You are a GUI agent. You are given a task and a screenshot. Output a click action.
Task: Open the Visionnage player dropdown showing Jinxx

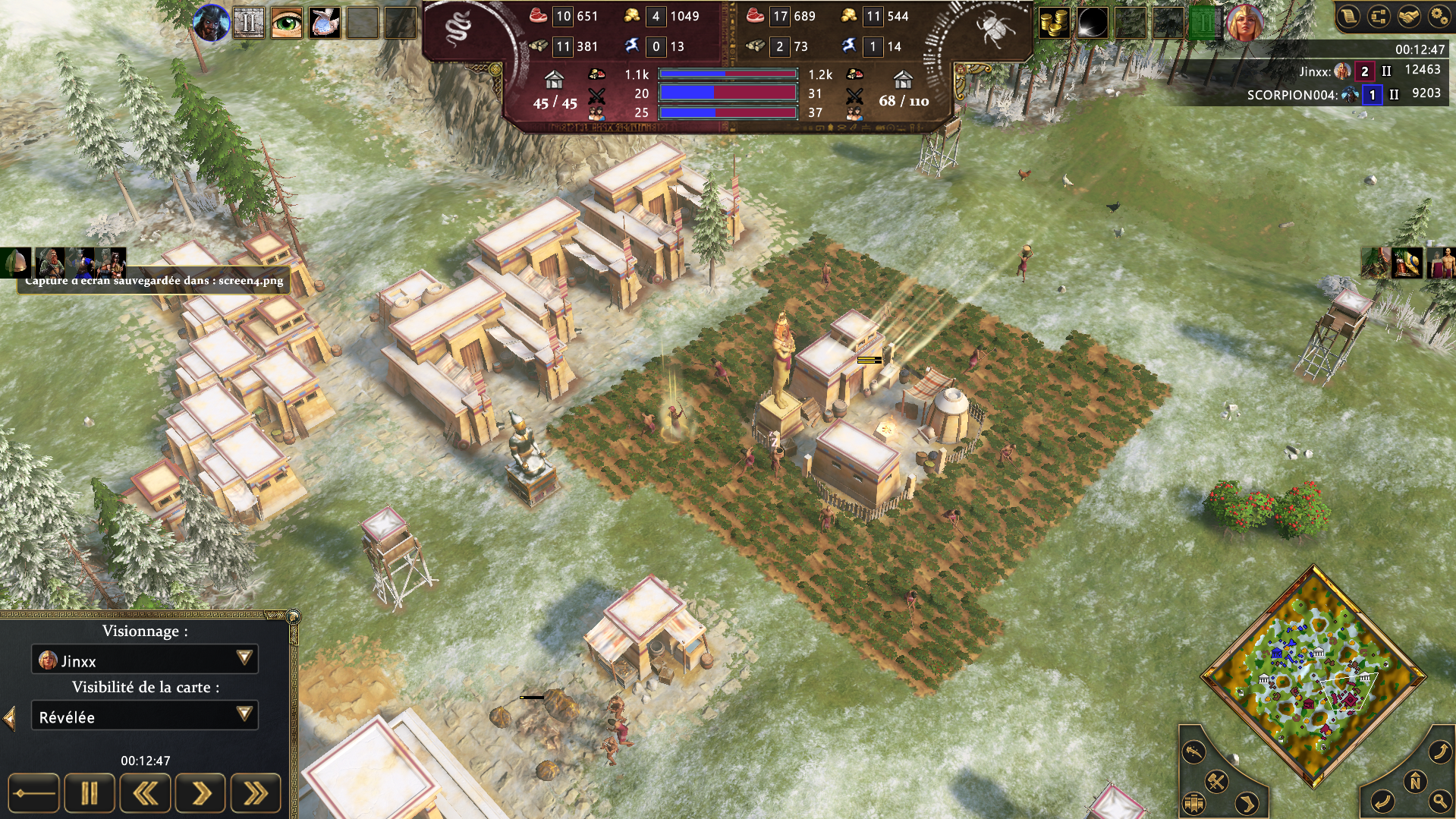[x=144, y=660]
